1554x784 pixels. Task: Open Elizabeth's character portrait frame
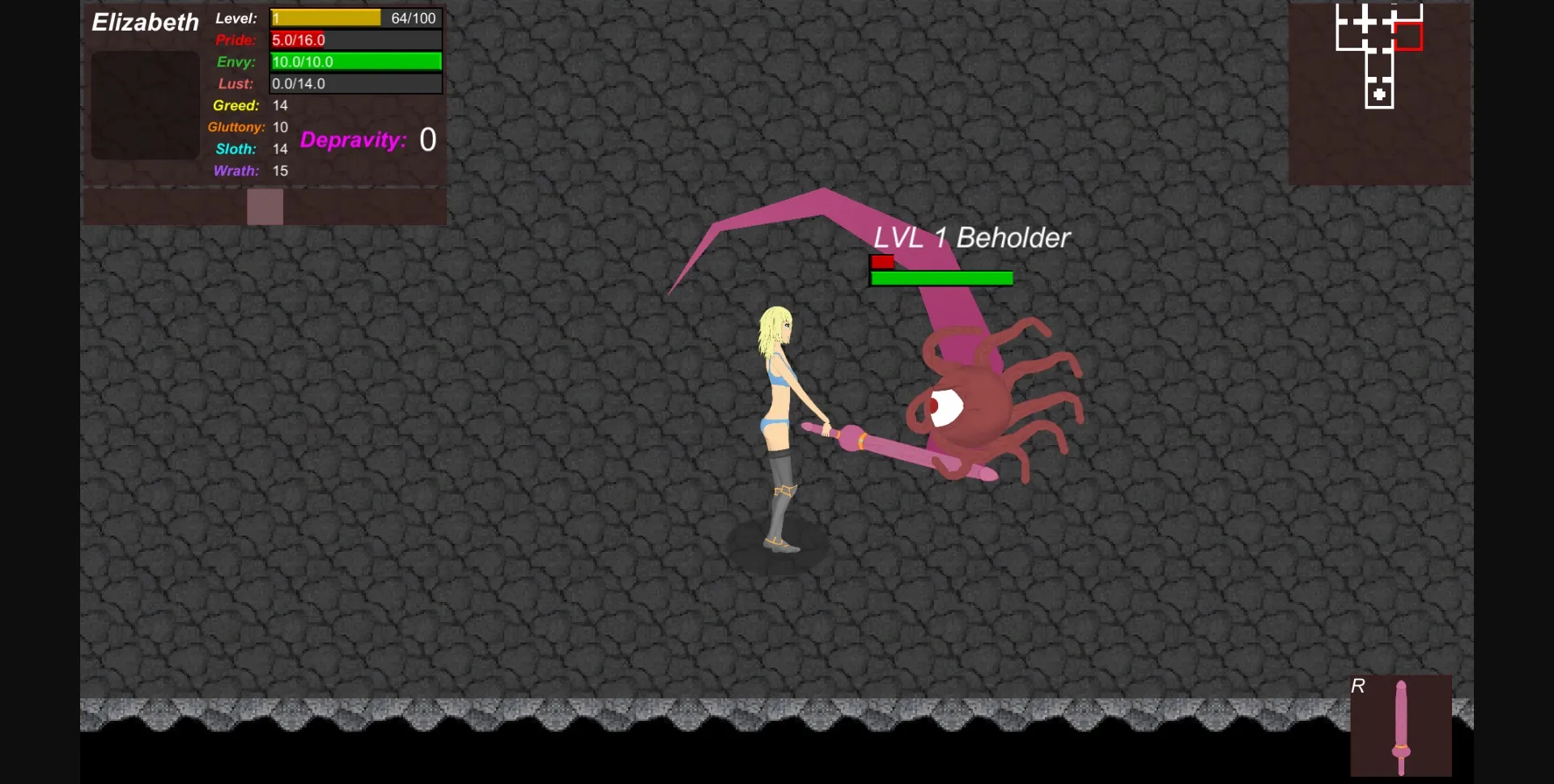(144, 105)
